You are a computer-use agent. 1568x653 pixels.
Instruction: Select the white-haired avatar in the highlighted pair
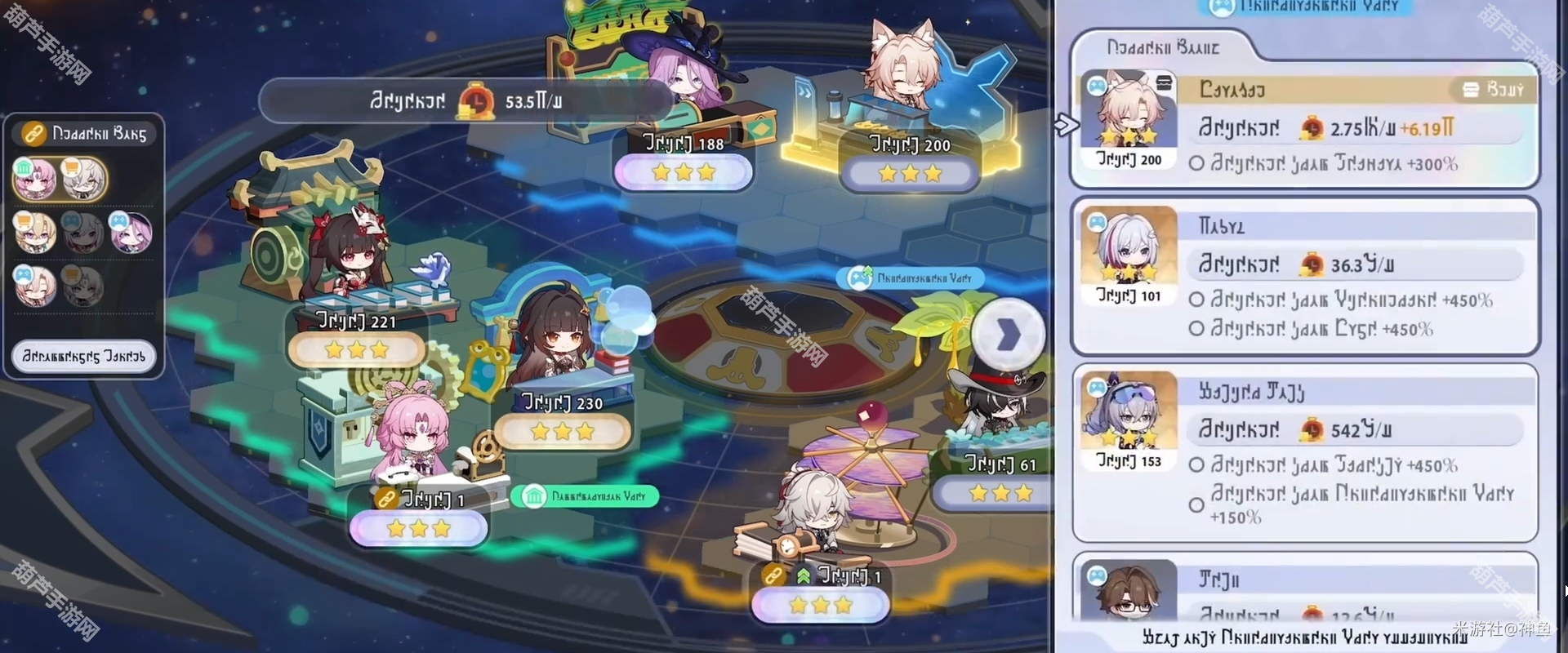coord(83,179)
